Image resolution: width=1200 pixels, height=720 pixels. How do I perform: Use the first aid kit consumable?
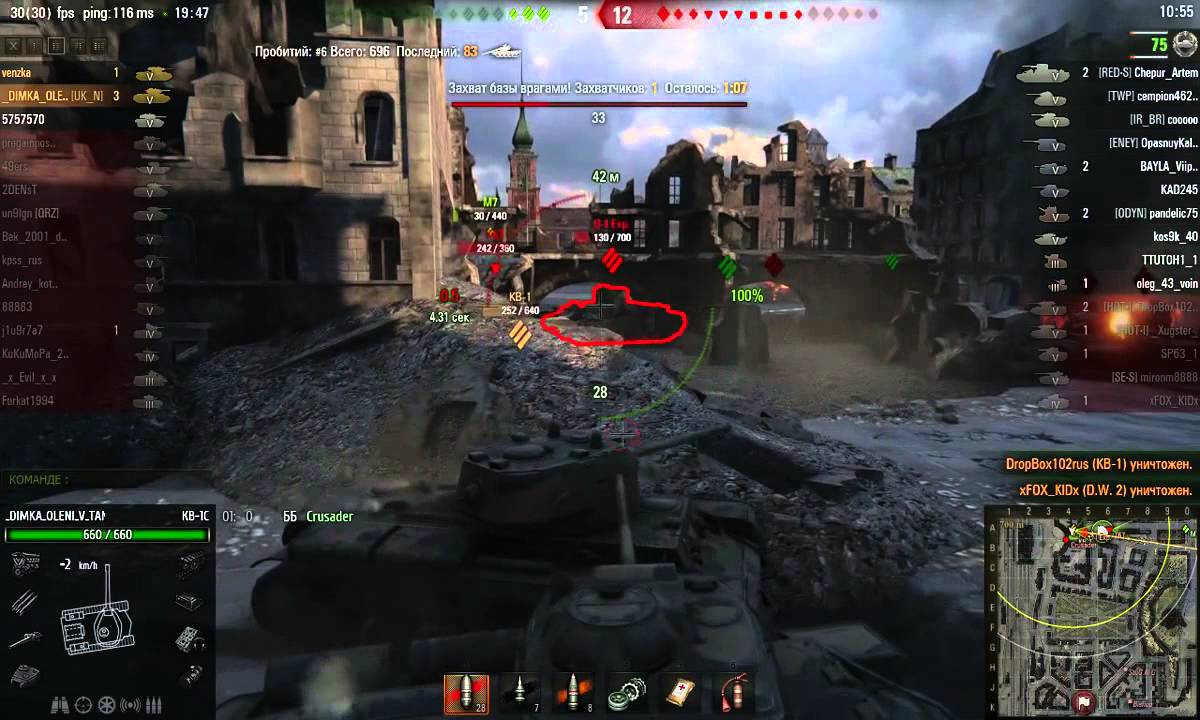click(x=680, y=693)
